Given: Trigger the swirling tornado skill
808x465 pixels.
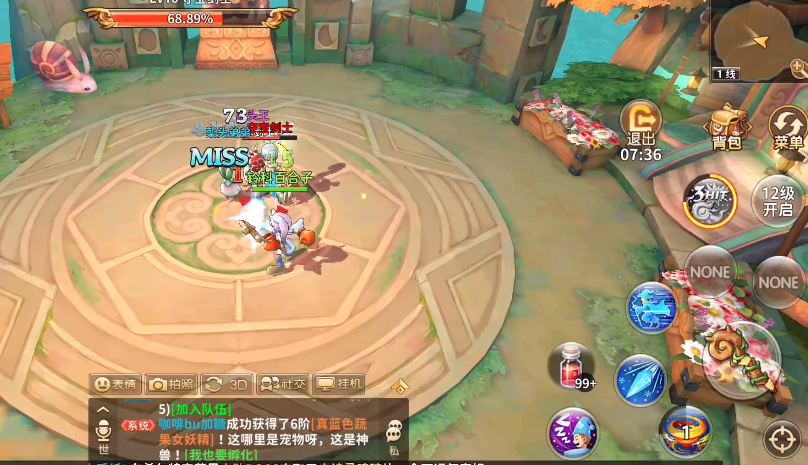Looking at the screenshot, I should 685,431.
